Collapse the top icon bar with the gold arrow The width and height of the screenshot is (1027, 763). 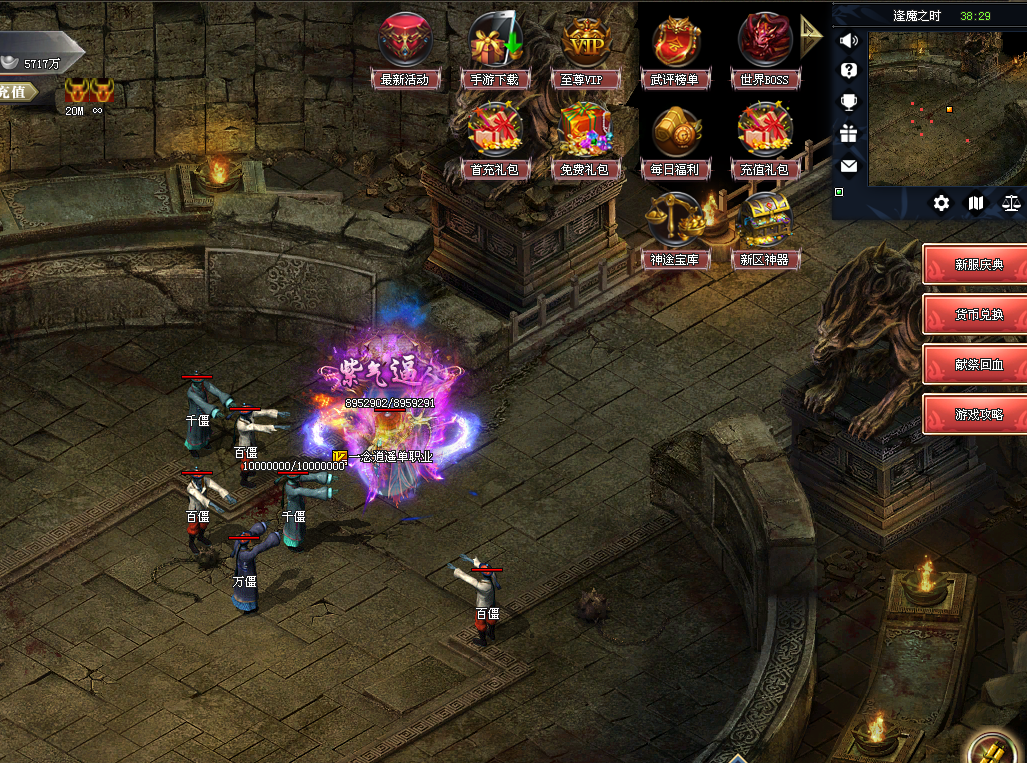point(809,38)
